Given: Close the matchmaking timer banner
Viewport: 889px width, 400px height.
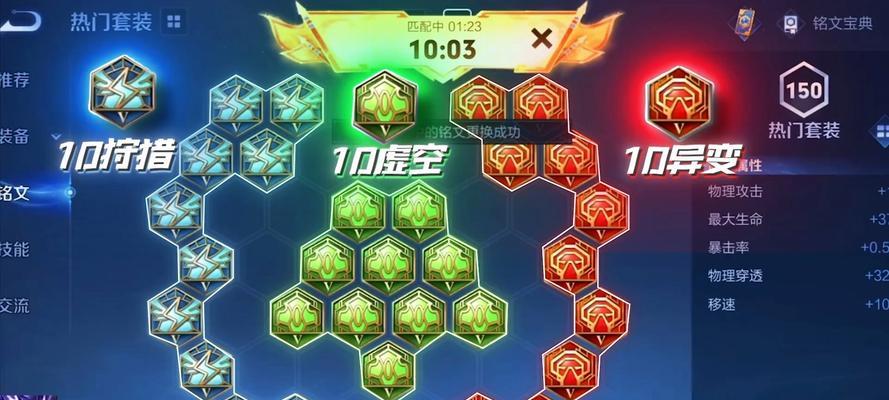Looking at the screenshot, I should (x=541, y=40).
